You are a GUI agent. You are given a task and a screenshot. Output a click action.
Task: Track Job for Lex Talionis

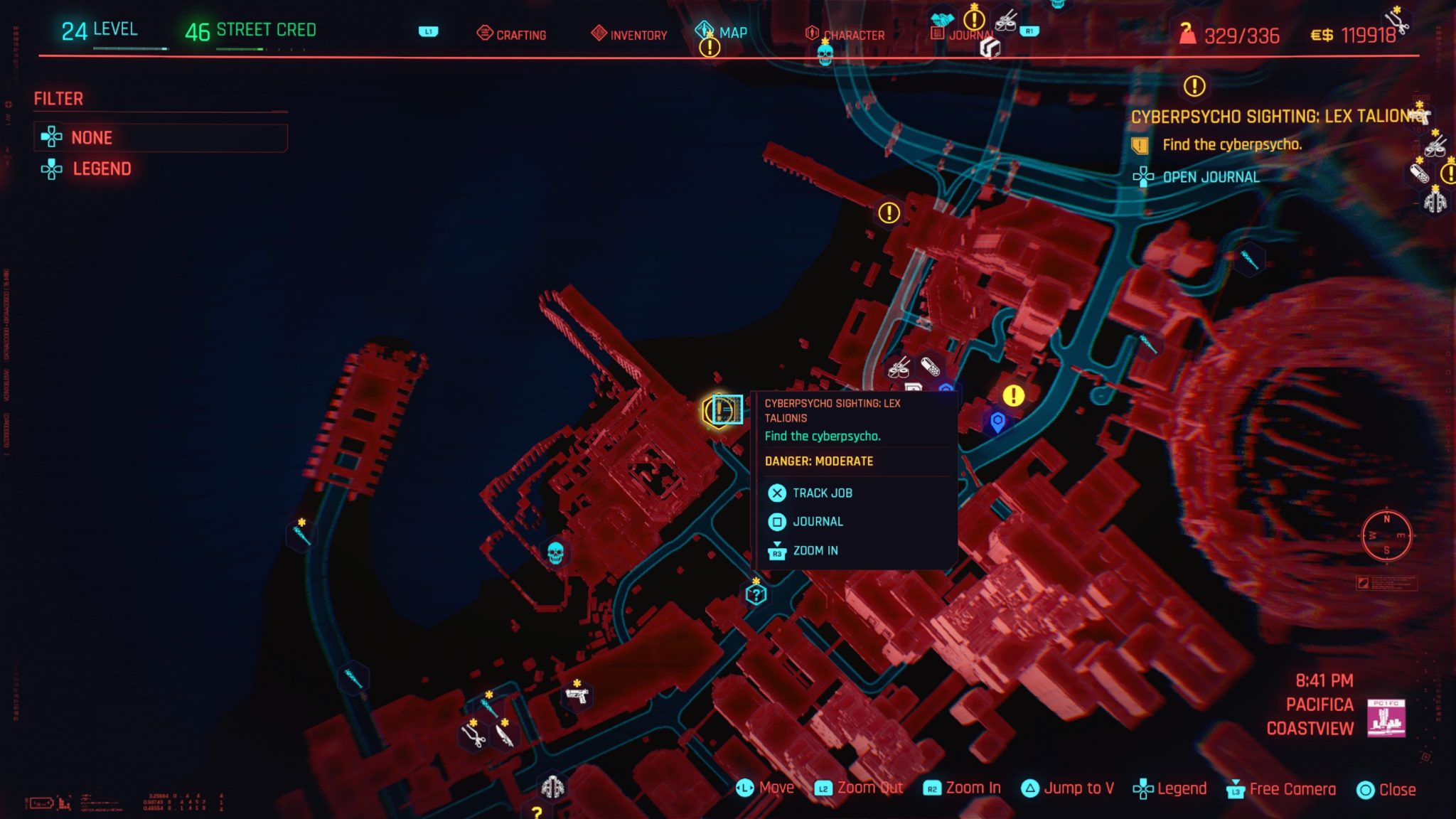tap(821, 493)
